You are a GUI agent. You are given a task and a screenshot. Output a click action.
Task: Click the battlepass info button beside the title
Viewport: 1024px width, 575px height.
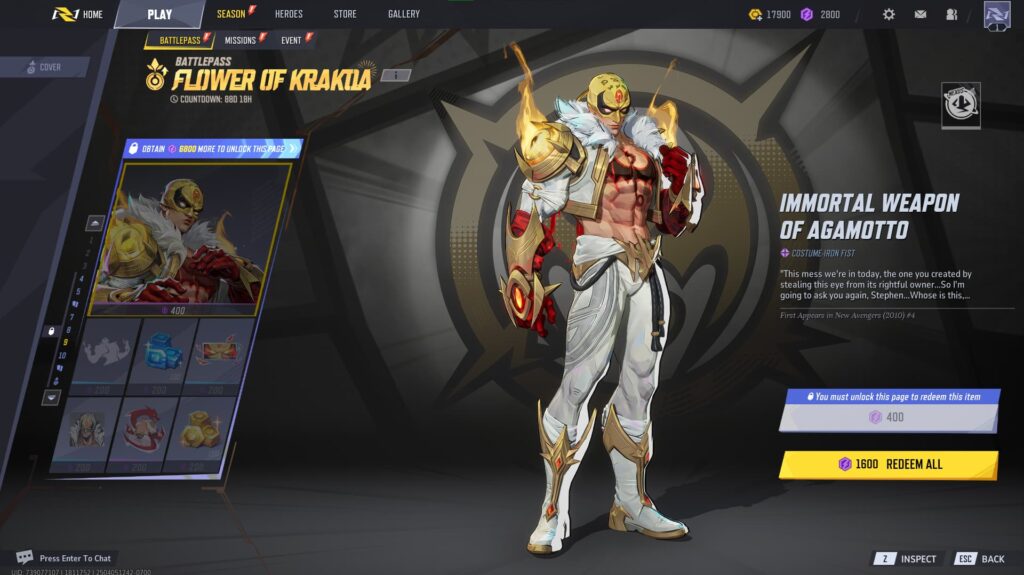coord(395,75)
